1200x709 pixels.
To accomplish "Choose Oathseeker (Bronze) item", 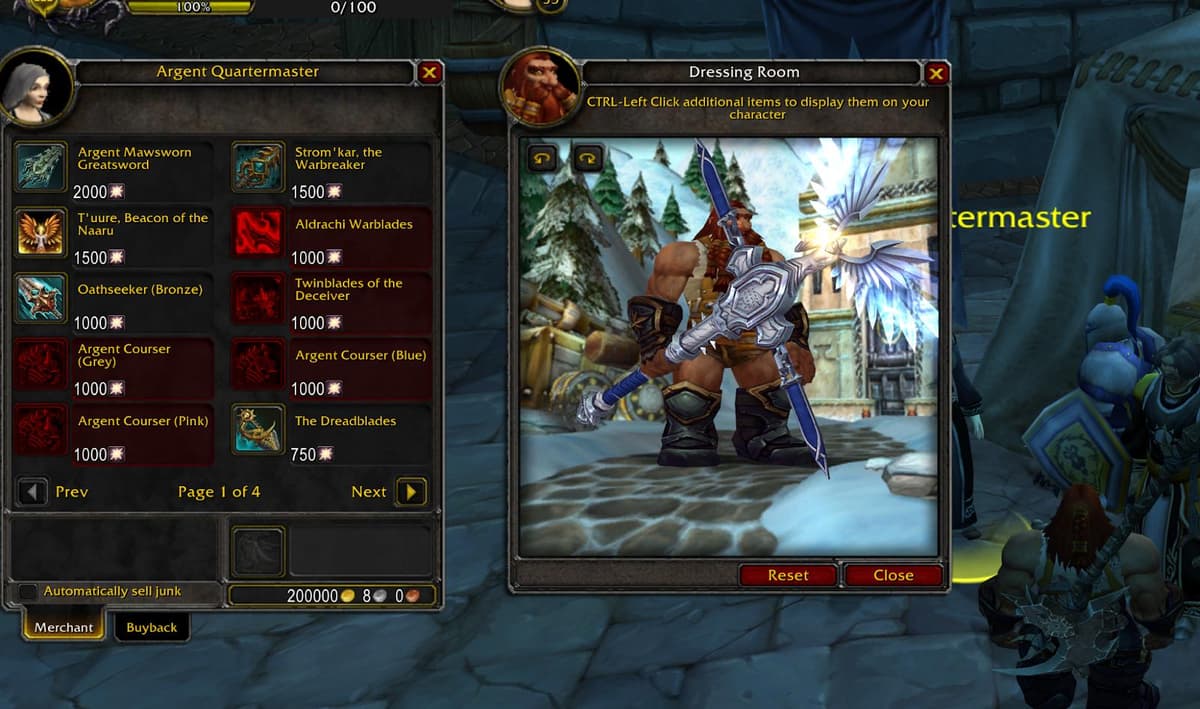I will [42, 298].
